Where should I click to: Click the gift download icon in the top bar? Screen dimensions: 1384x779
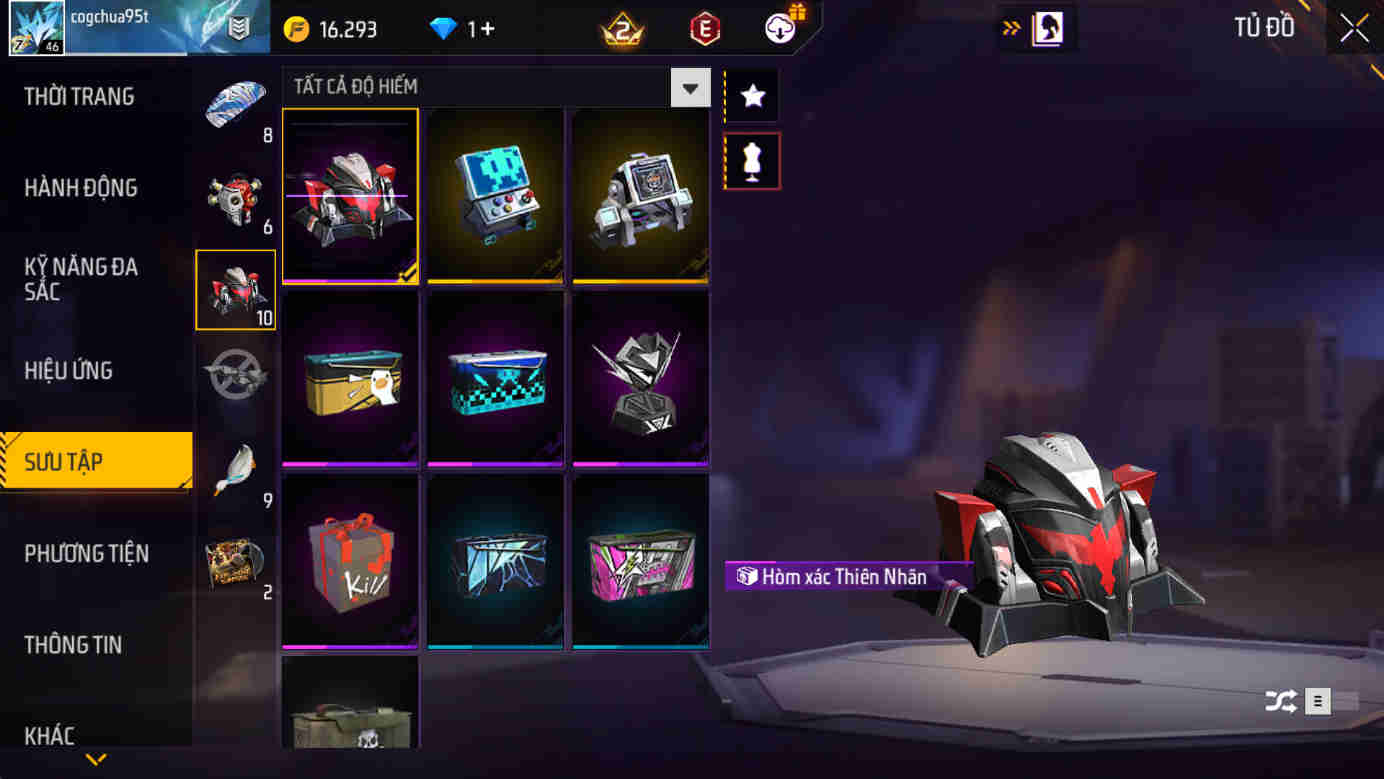(779, 28)
